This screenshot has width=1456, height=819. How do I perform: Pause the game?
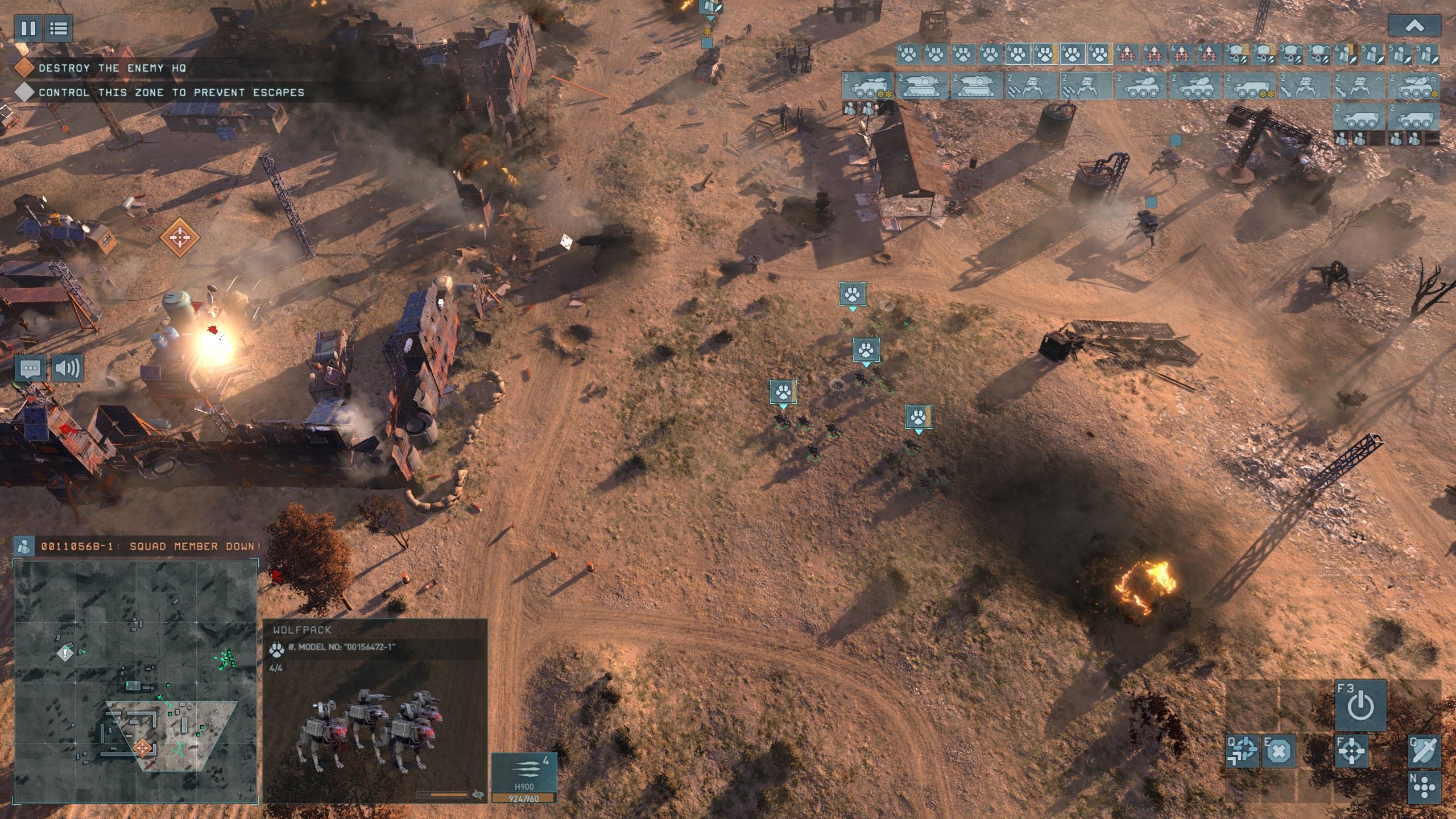(x=28, y=28)
